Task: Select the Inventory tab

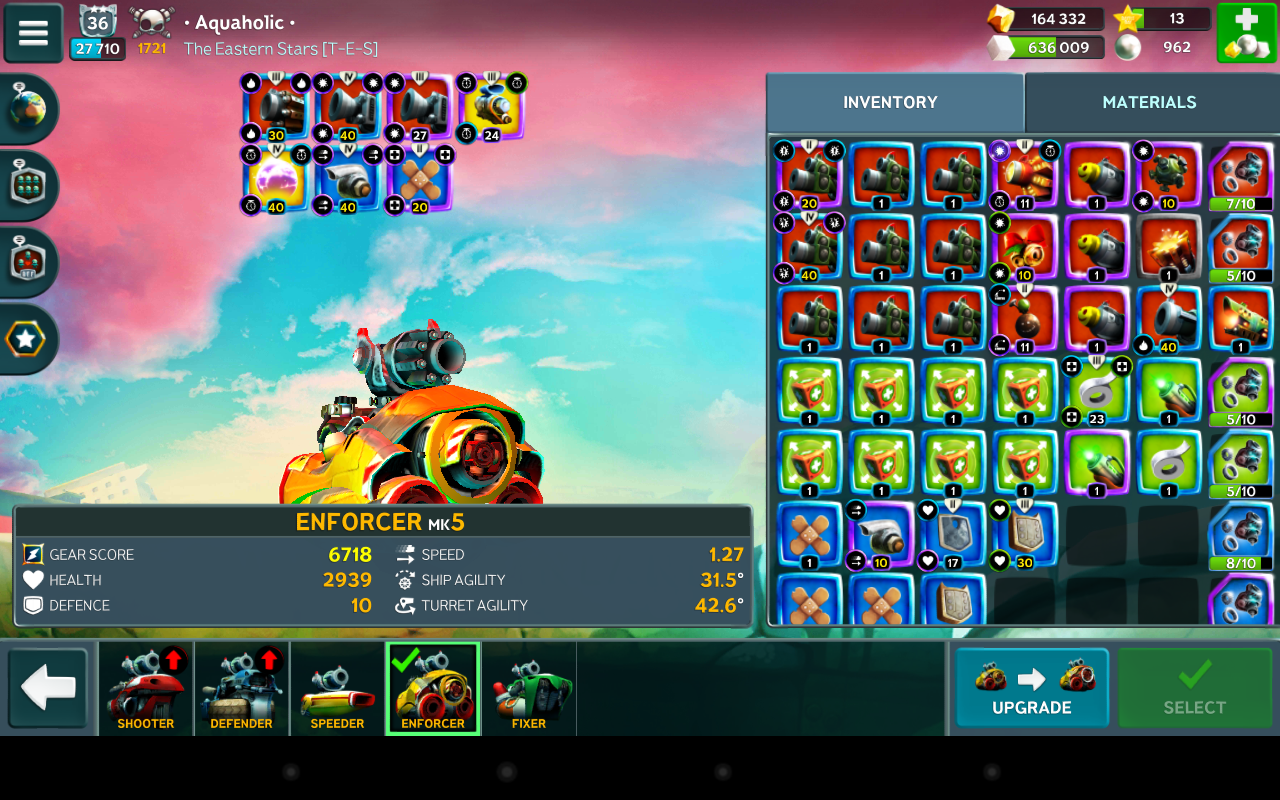Action: 890,102
